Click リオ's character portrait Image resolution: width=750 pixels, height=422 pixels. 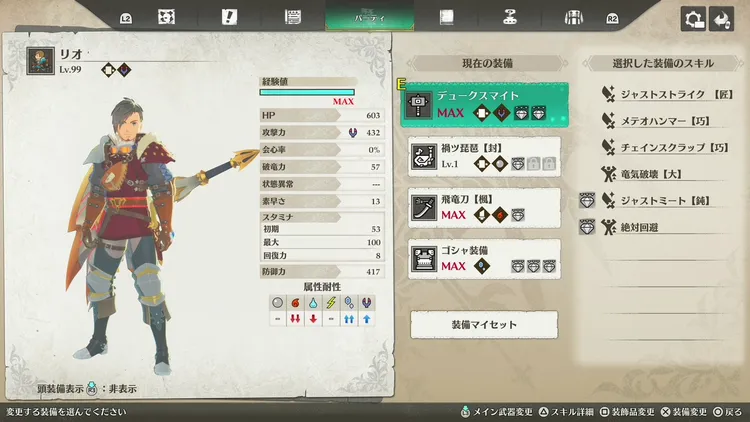pos(41,60)
